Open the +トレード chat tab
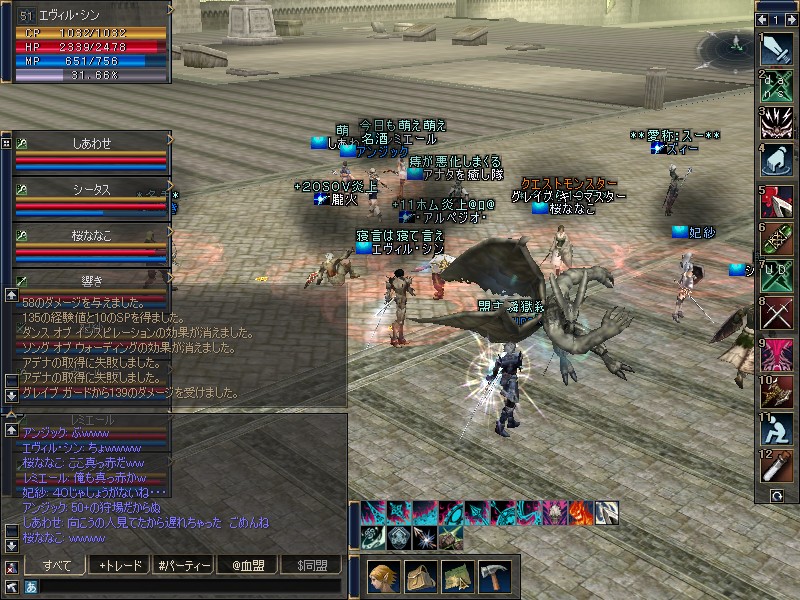The height and width of the screenshot is (600, 800). (x=121, y=566)
